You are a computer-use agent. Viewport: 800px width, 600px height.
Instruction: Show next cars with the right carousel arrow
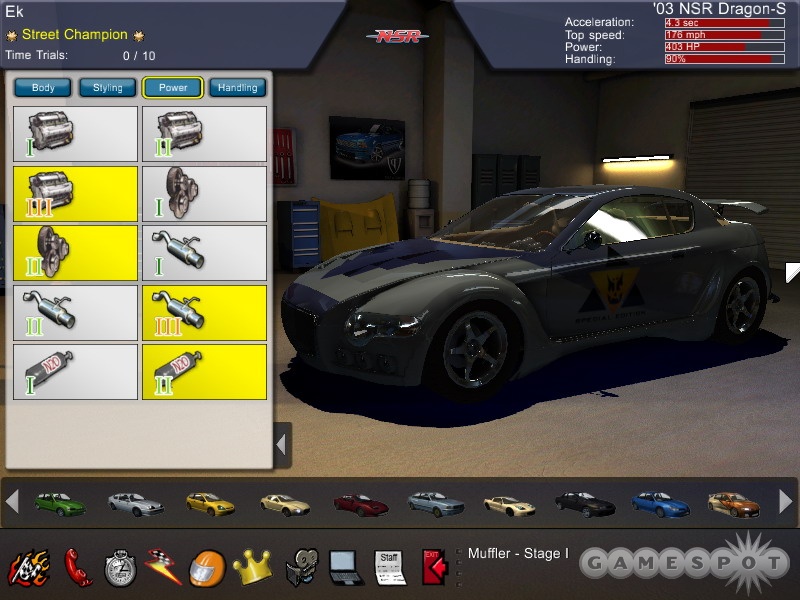(x=785, y=503)
